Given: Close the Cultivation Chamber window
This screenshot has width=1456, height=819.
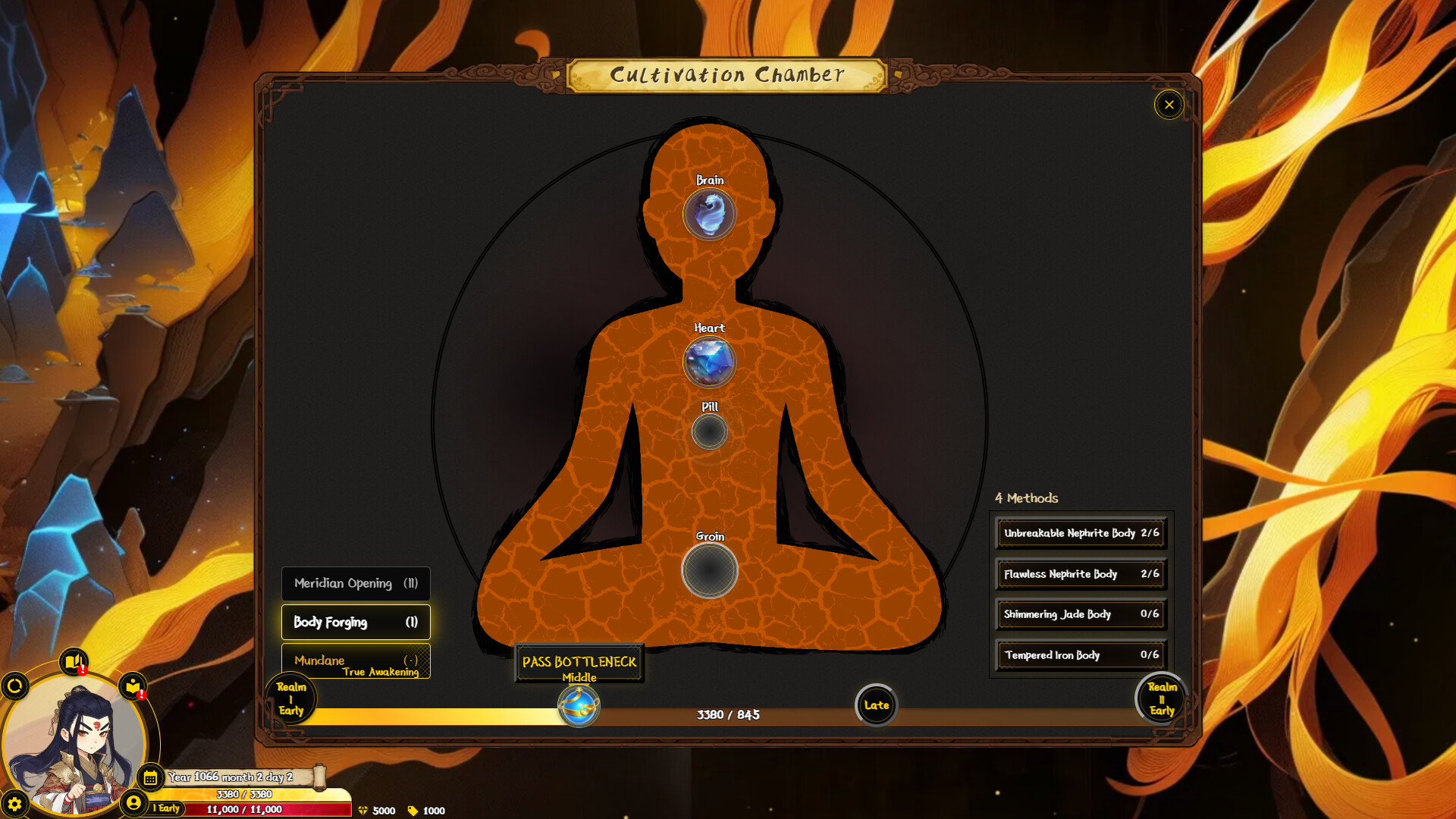Looking at the screenshot, I should click(1169, 105).
